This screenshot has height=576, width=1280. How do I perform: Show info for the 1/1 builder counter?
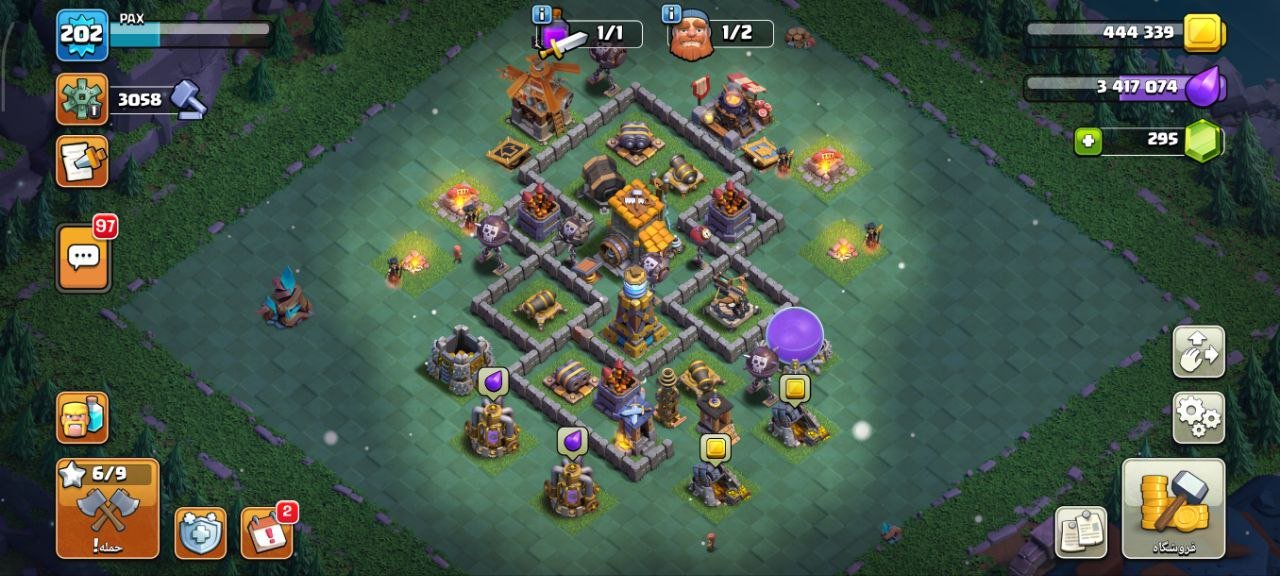pos(542,14)
